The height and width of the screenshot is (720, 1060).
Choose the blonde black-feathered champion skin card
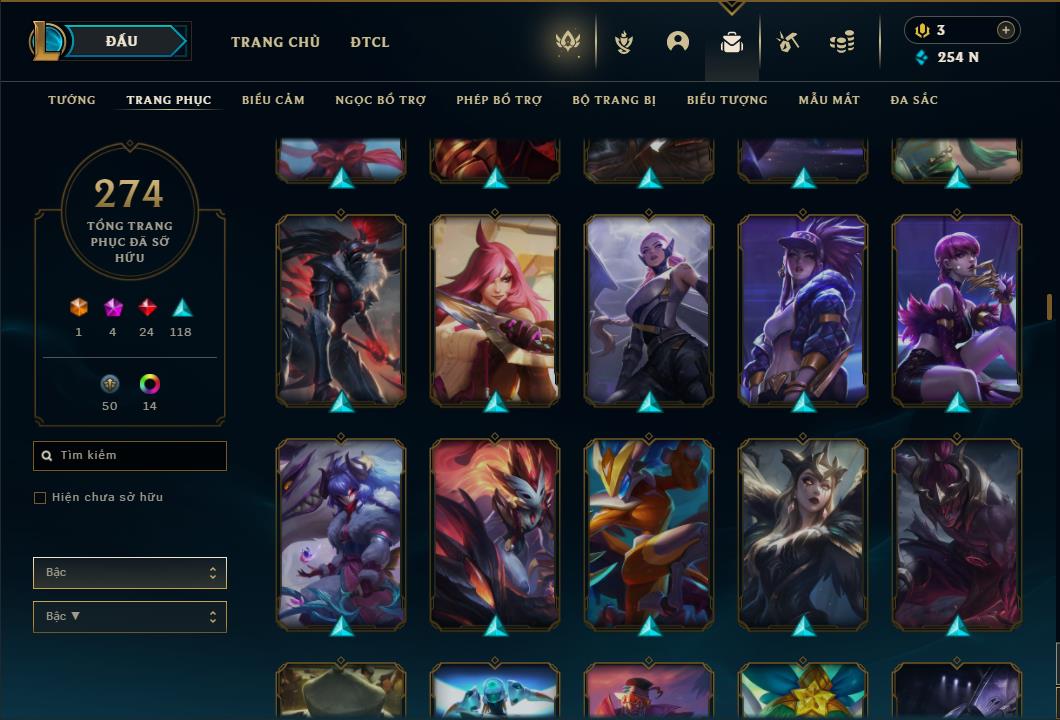click(x=803, y=533)
